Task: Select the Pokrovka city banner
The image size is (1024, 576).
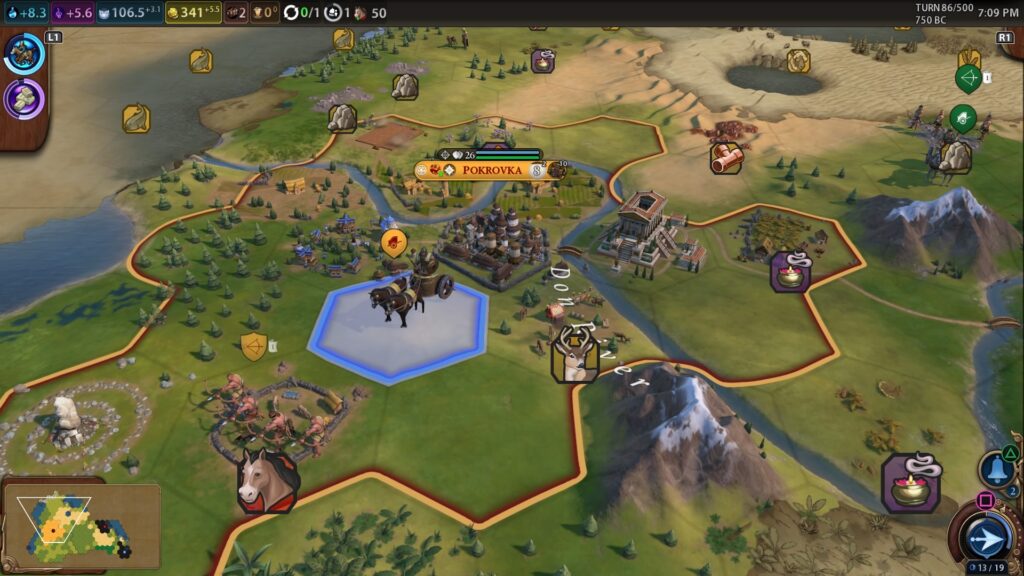Action: (x=491, y=170)
